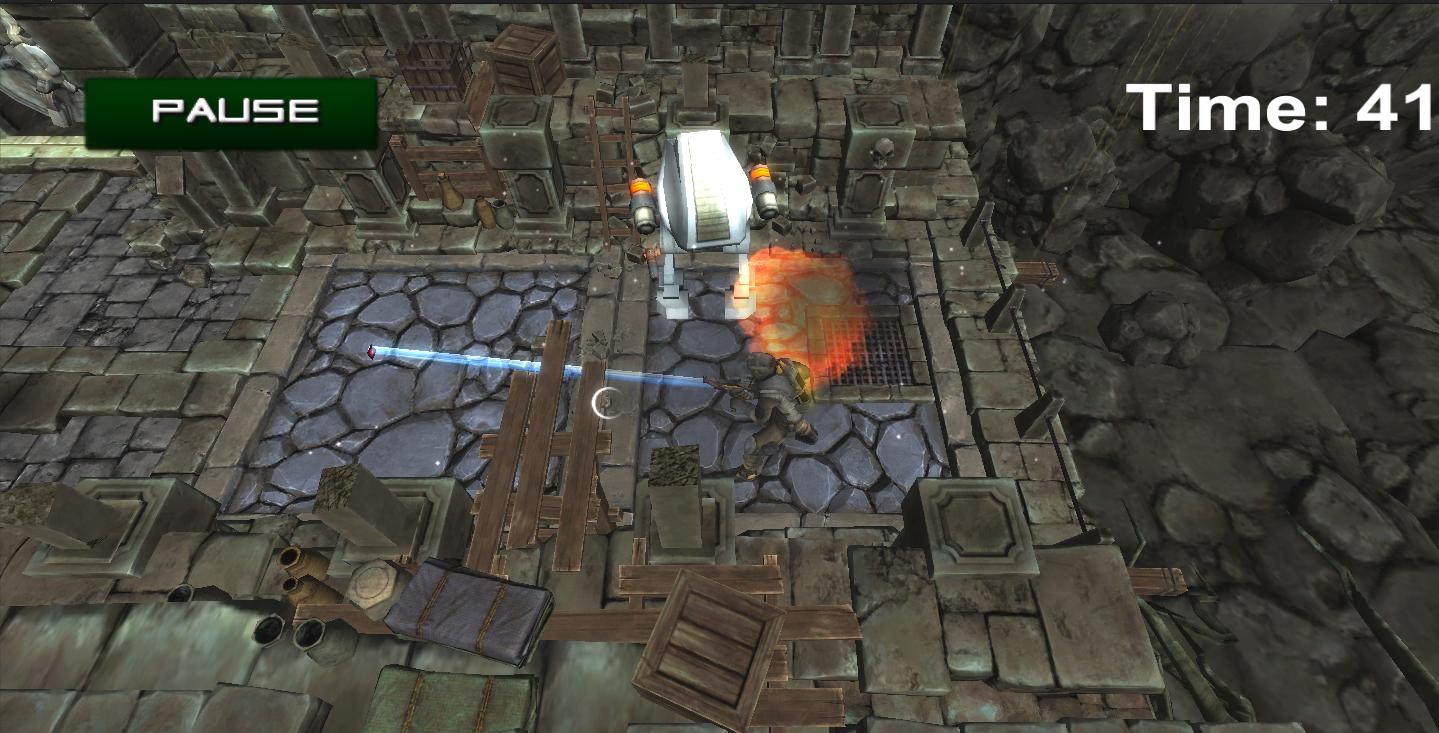Click the skull carving on the pillar
The height and width of the screenshot is (733, 1439).
[885, 151]
